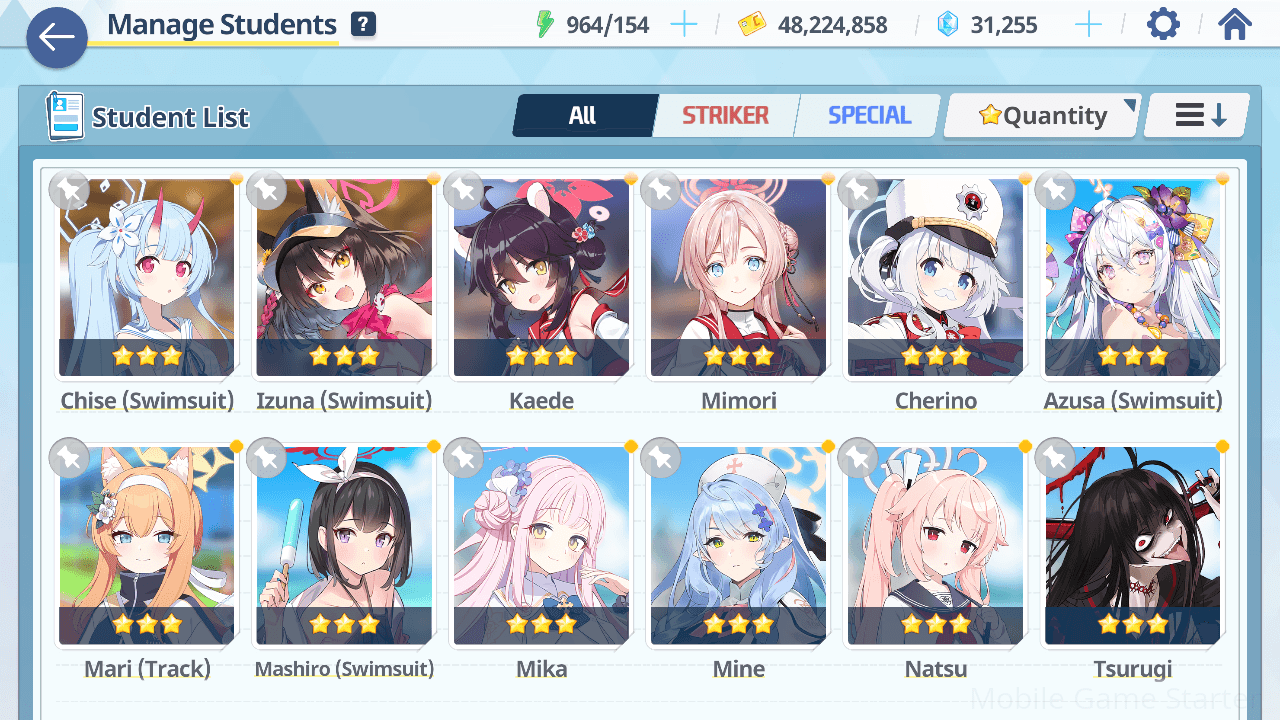Viewport: 1280px width, 720px height.
Task: Switch to the STRIKER tab
Action: click(725, 116)
